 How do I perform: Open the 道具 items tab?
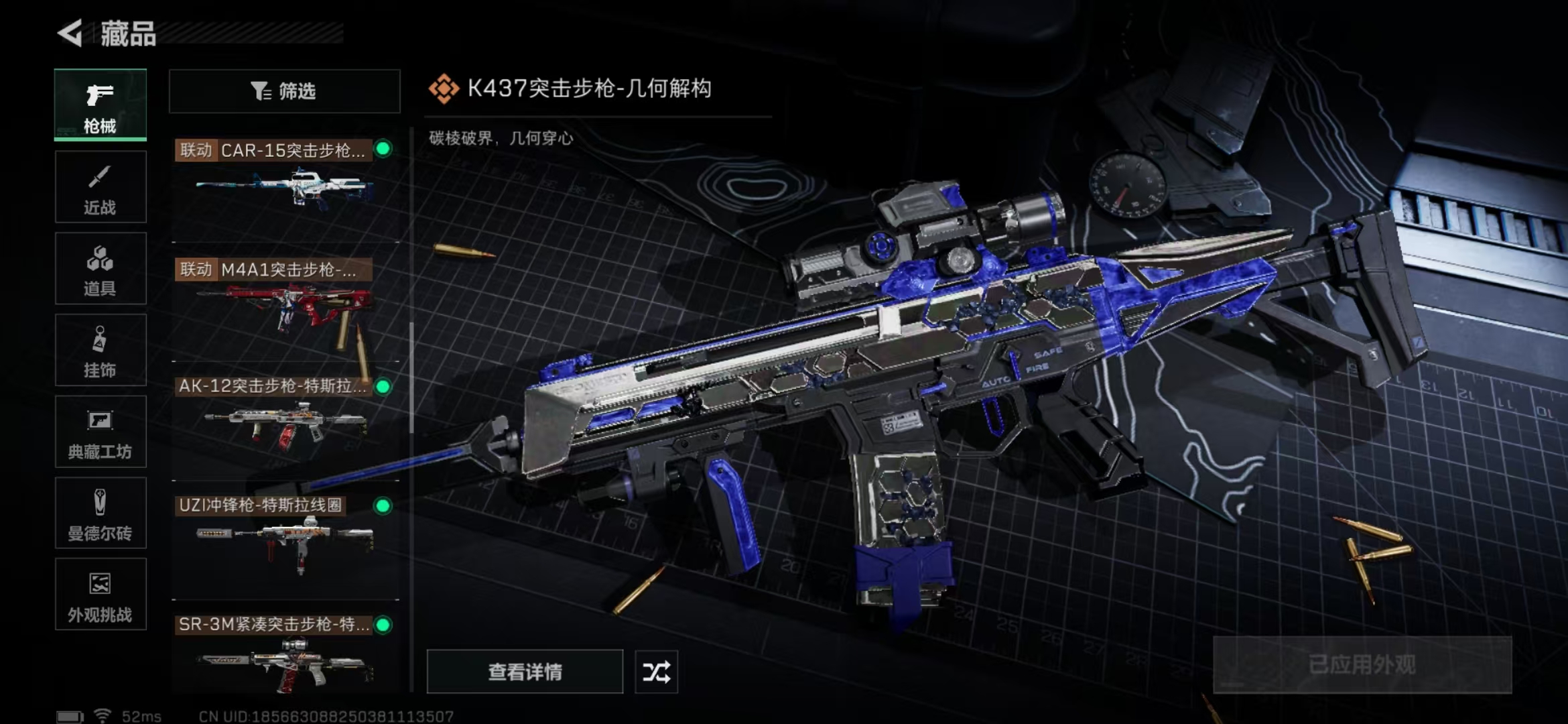[100, 269]
